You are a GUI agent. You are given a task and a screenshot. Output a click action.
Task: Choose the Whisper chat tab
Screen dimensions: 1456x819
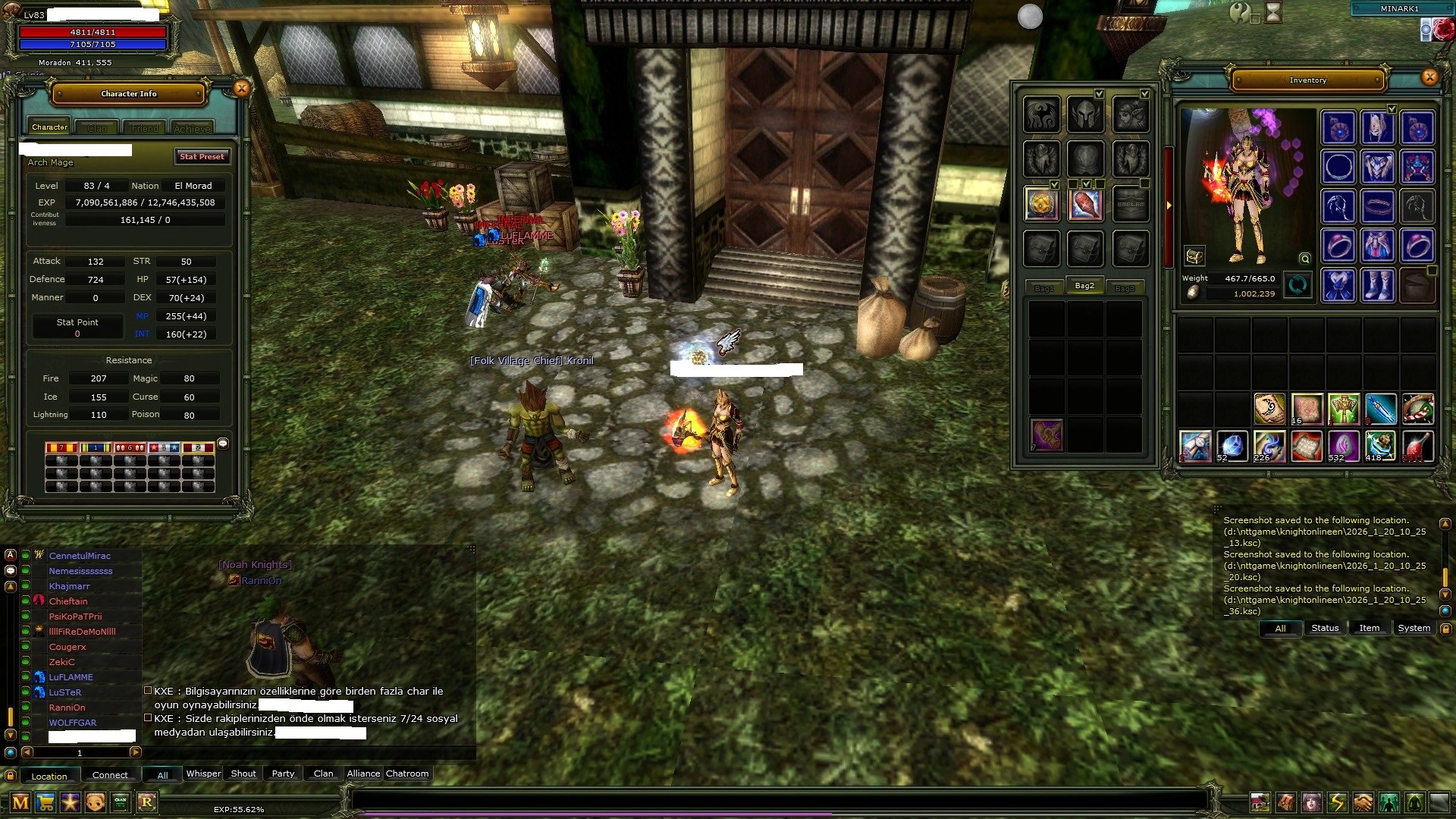[203, 773]
